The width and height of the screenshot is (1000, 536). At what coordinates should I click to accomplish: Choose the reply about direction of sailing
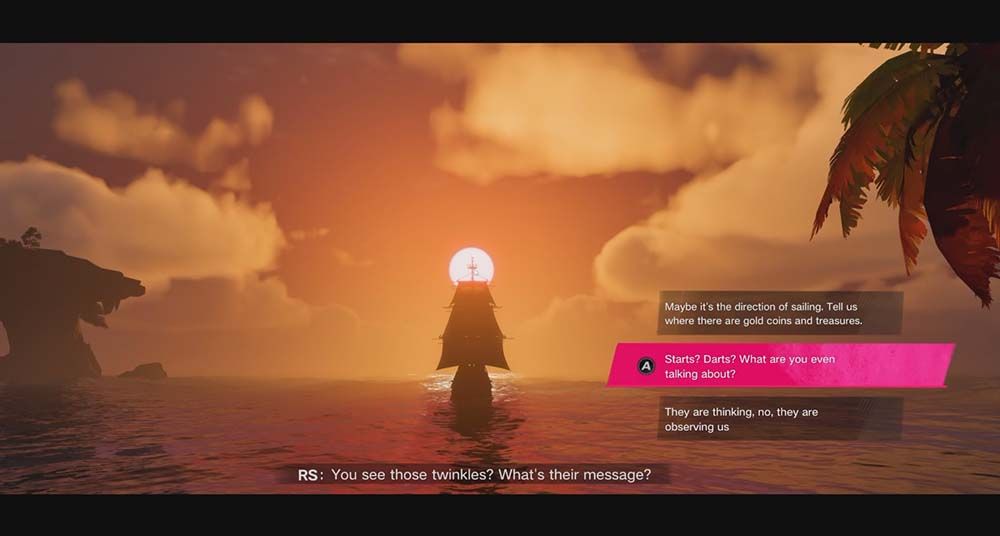point(780,313)
